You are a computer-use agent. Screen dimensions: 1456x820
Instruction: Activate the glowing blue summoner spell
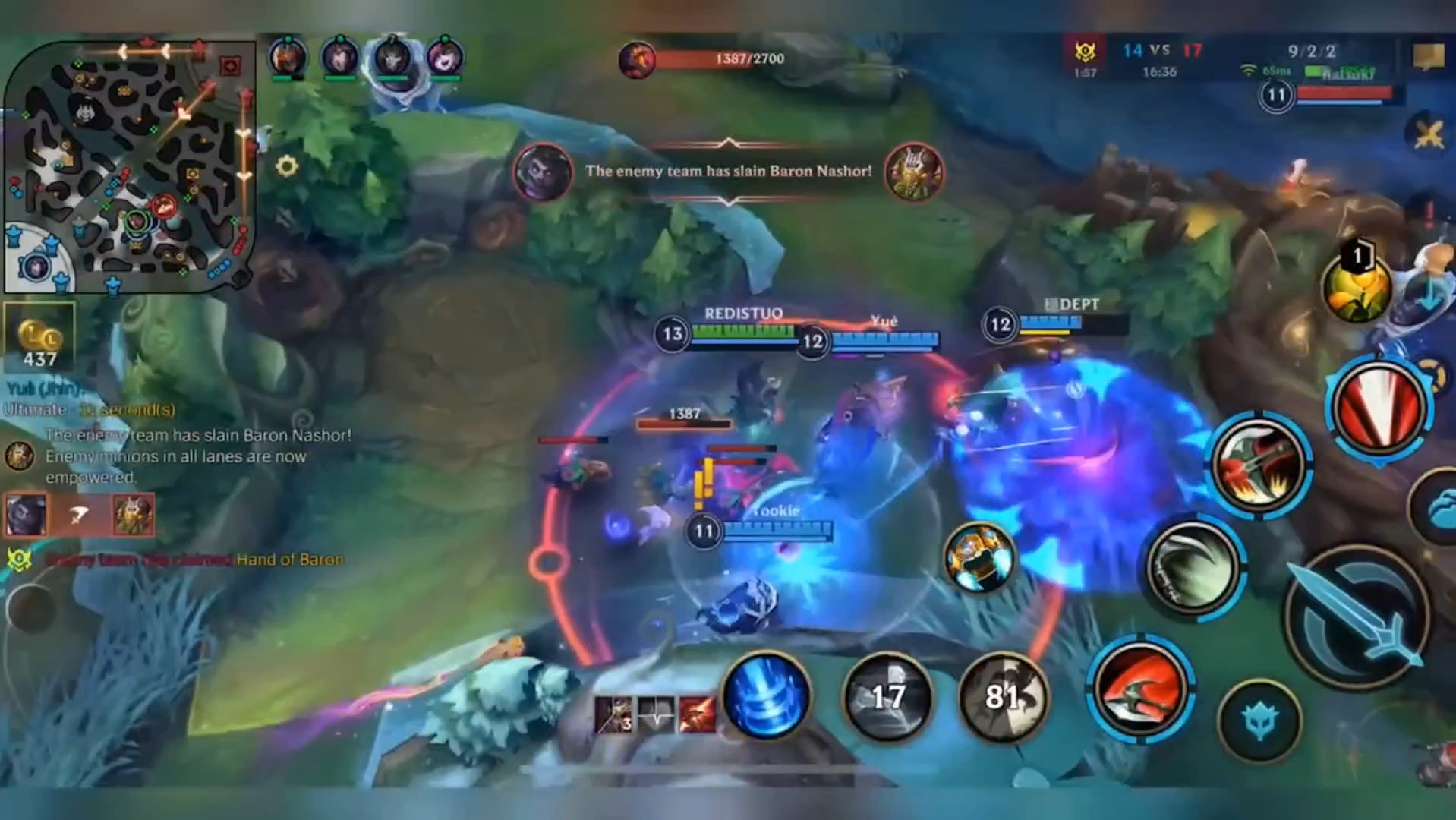[766, 697]
